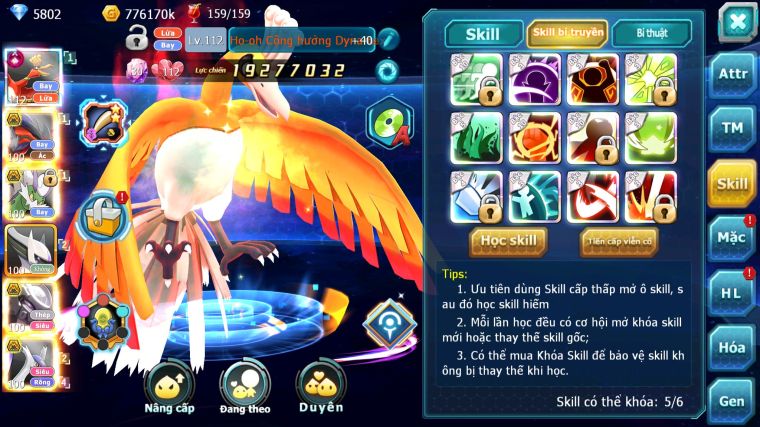Open the TM side tab
Screen dimensions: 760x427
[732, 129]
